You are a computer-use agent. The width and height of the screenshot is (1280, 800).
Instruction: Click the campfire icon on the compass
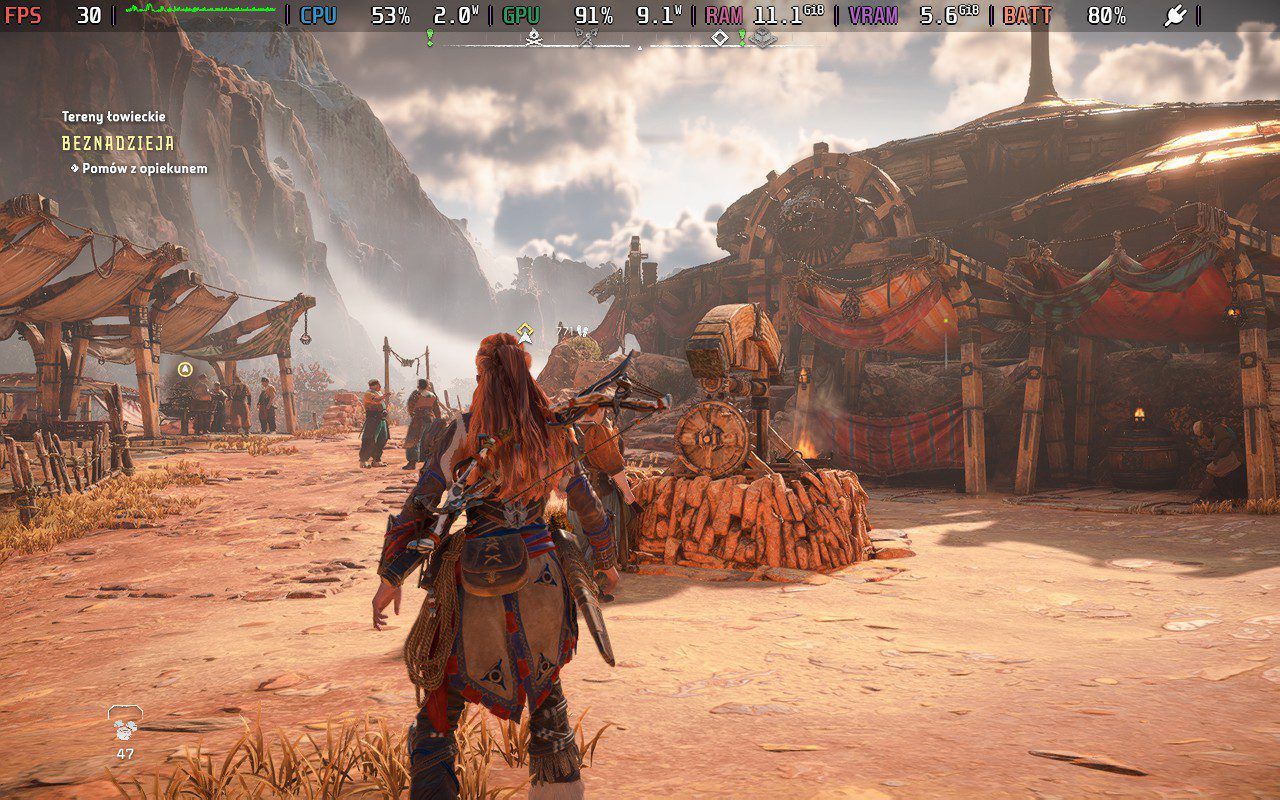(534, 38)
